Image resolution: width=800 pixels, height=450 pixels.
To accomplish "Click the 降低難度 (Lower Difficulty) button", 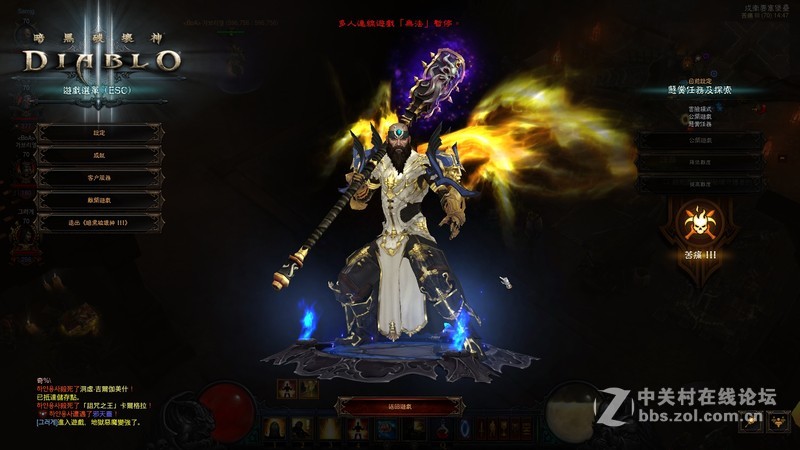I will click(699, 162).
